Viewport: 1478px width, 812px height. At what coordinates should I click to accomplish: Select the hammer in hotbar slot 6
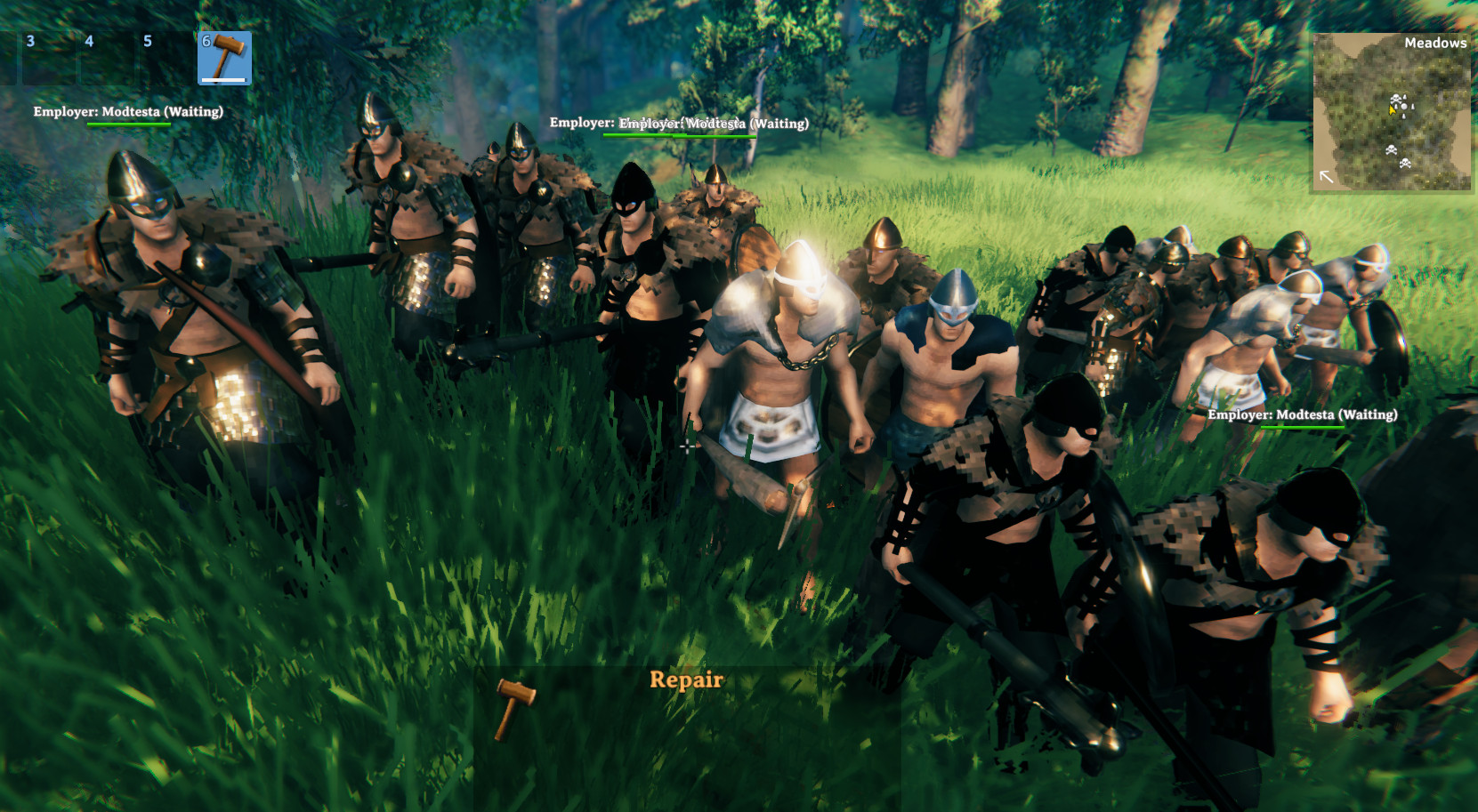pyautogui.click(x=224, y=57)
